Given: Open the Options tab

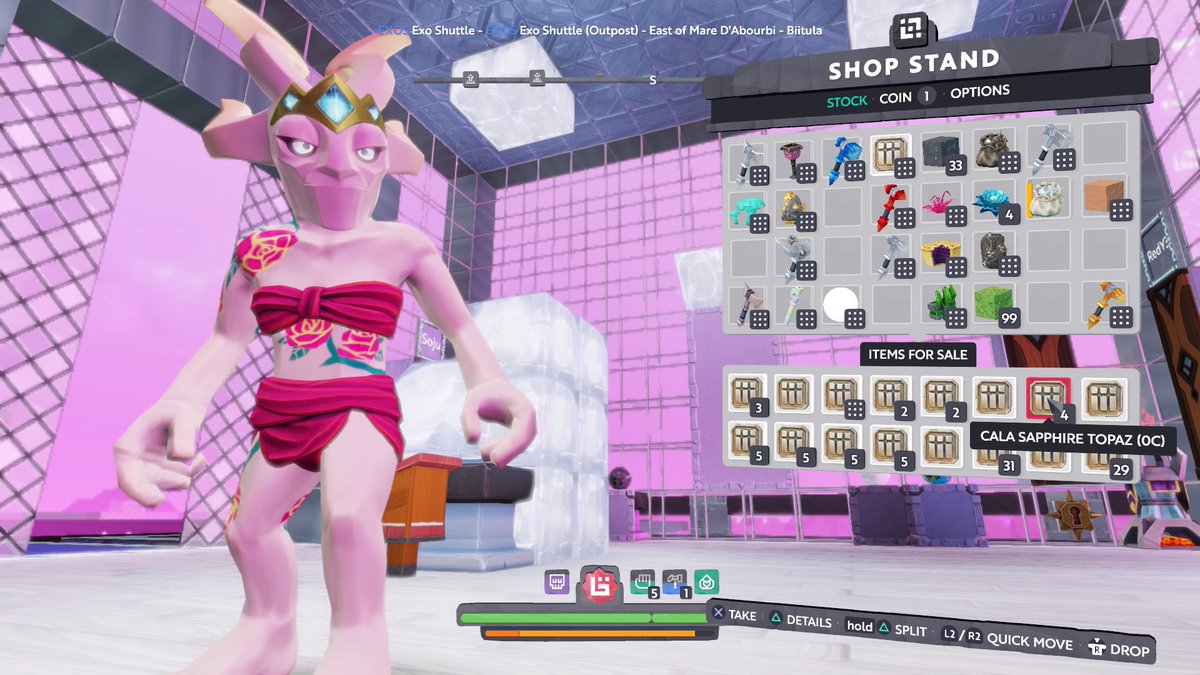Looking at the screenshot, I should [x=979, y=92].
